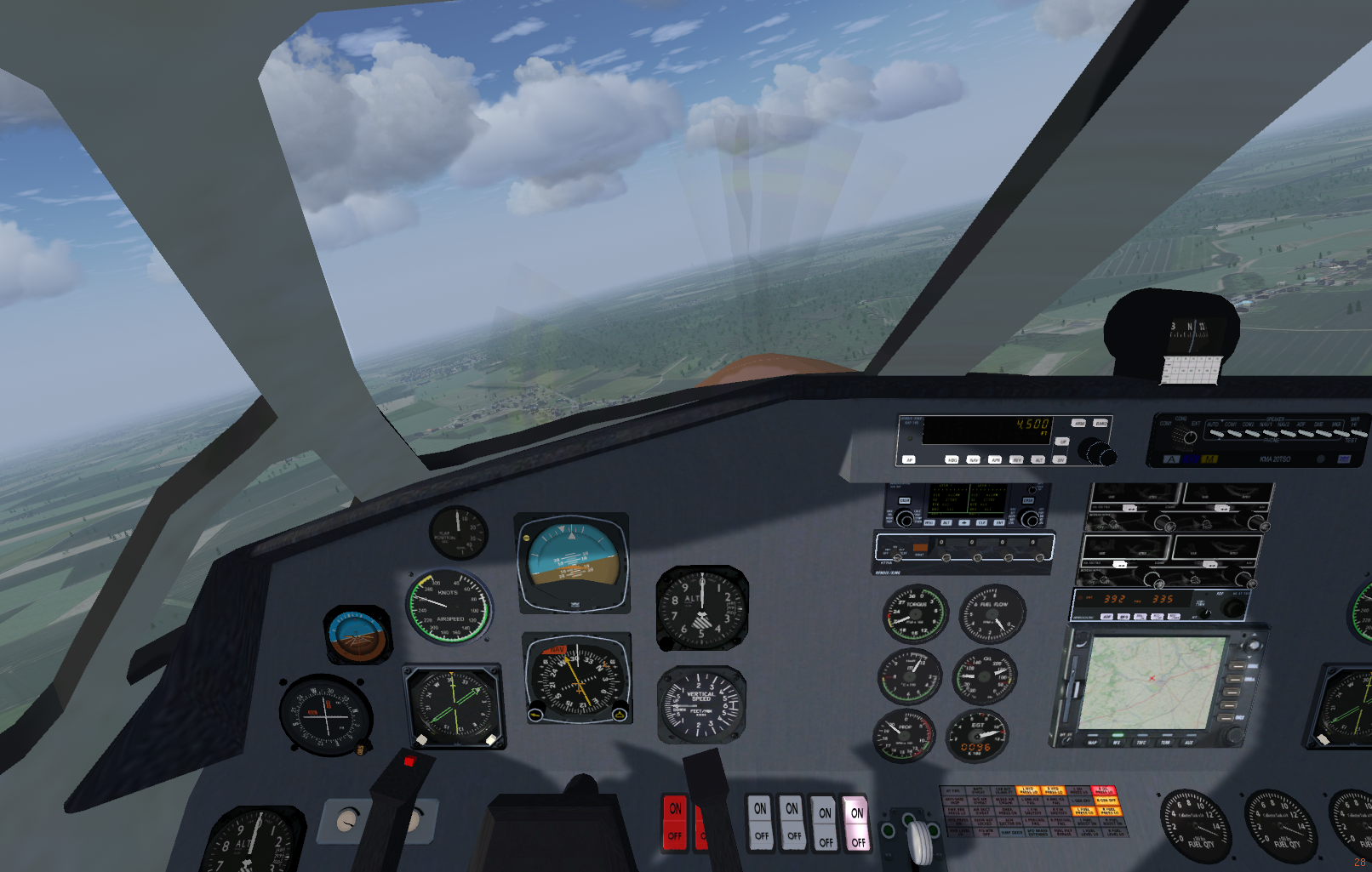This screenshot has width=1372, height=872.
Task: Toggle the pink-lit ON/OFF rocker switch
Action: click(857, 824)
